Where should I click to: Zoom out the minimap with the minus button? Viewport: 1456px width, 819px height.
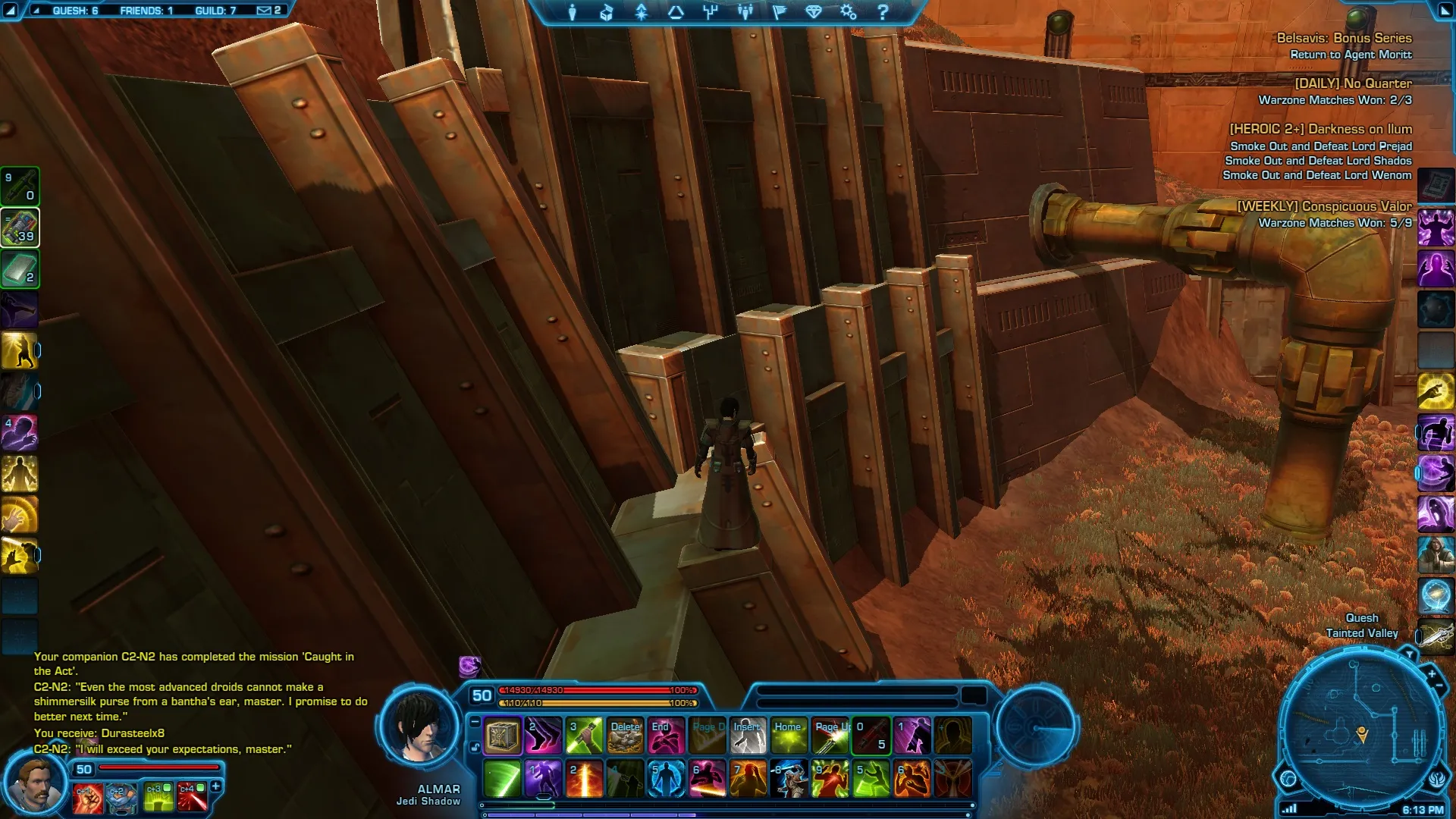click(1439, 686)
